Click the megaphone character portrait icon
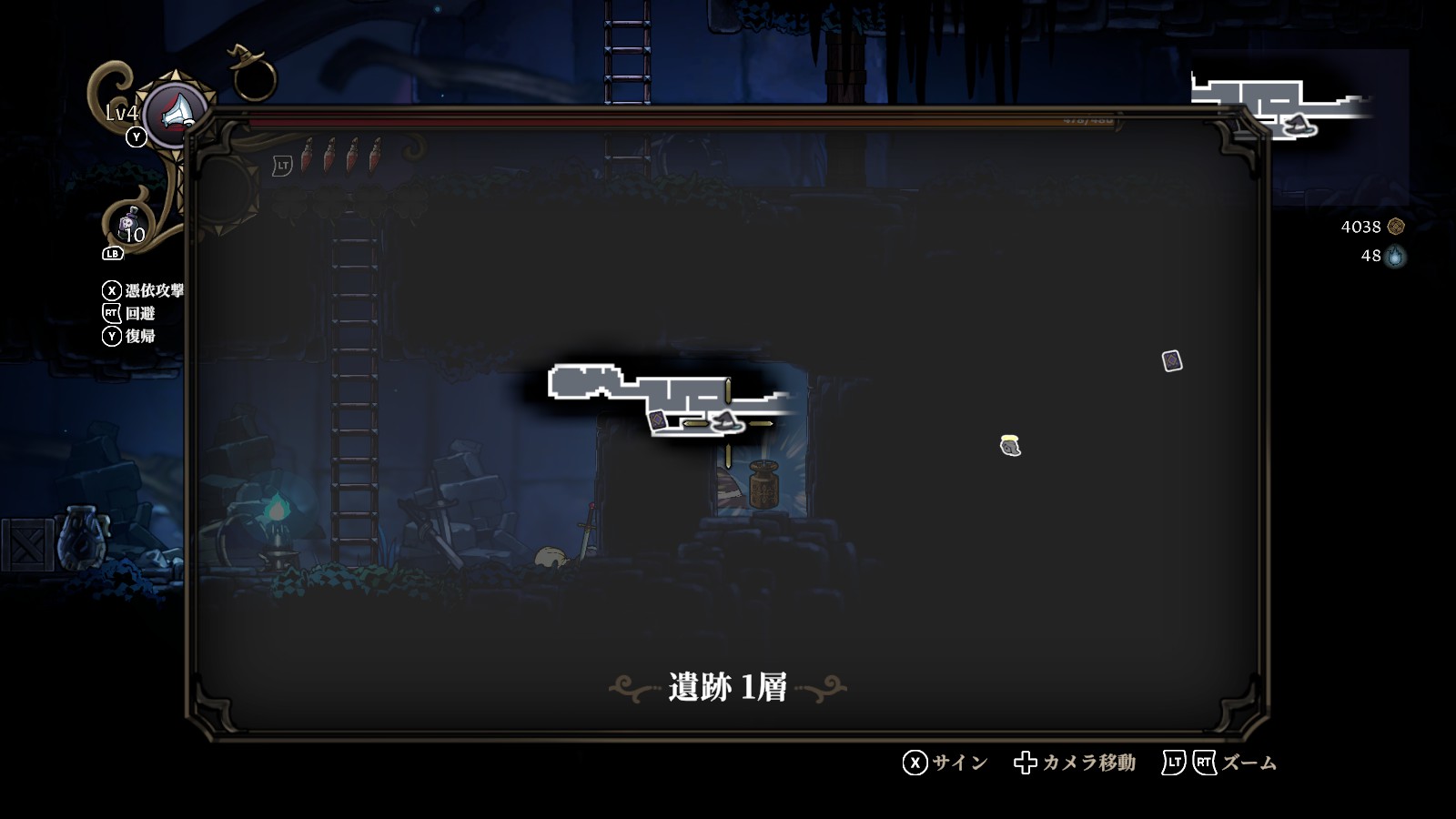The width and height of the screenshot is (1456, 819). click(x=177, y=113)
